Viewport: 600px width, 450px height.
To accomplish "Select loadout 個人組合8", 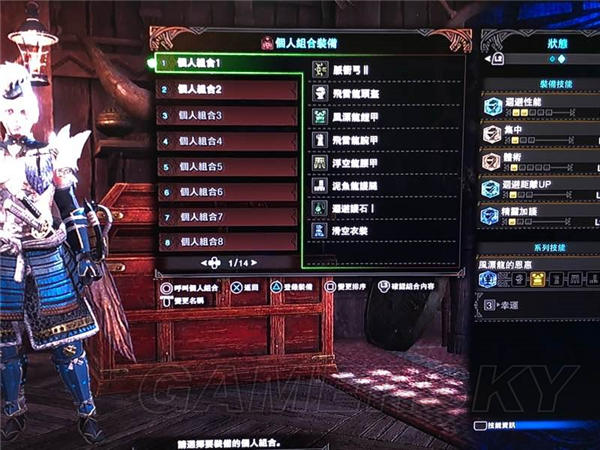I will (228, 241).
